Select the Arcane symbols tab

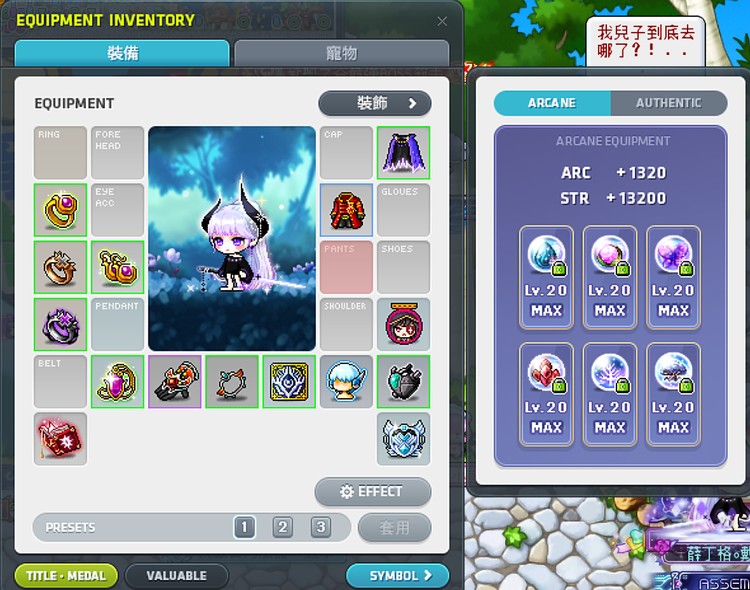552,103
